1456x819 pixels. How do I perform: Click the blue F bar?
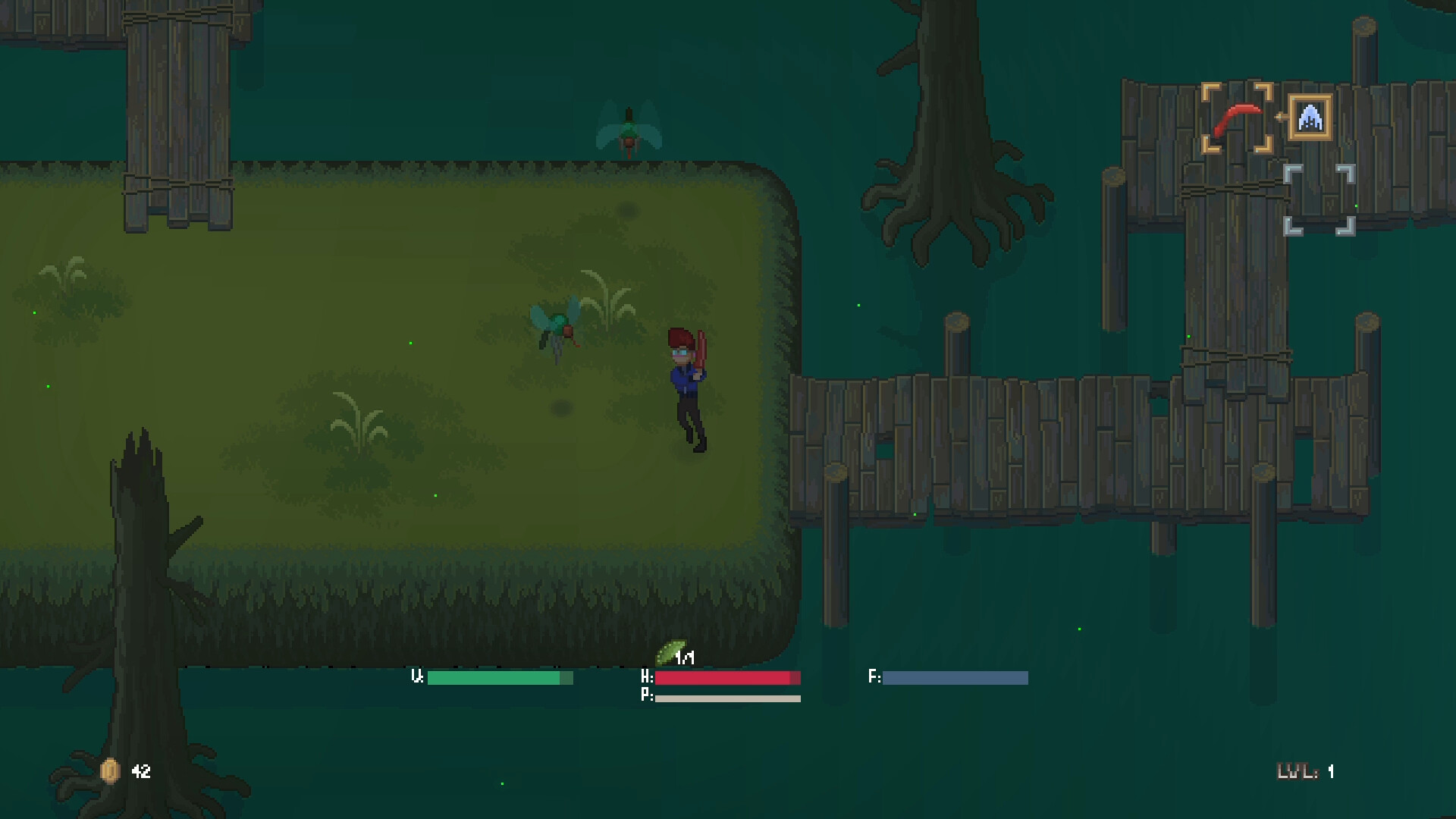954,678
